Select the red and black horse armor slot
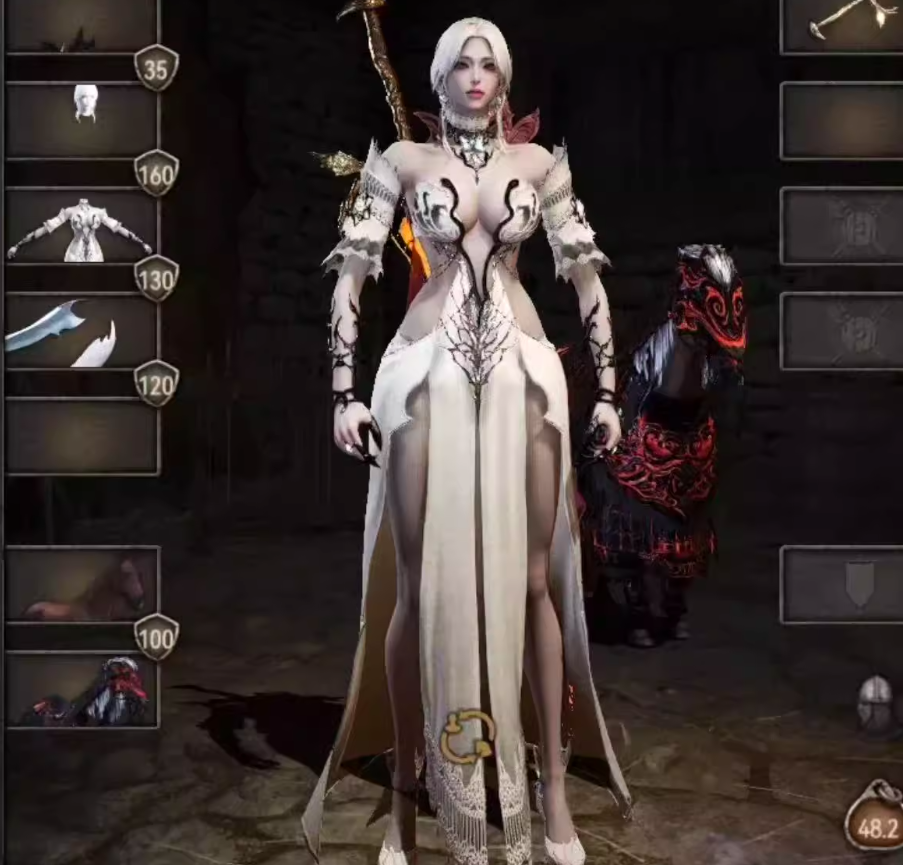The width and height of the screenshot is (903, 865). [82, 689]
